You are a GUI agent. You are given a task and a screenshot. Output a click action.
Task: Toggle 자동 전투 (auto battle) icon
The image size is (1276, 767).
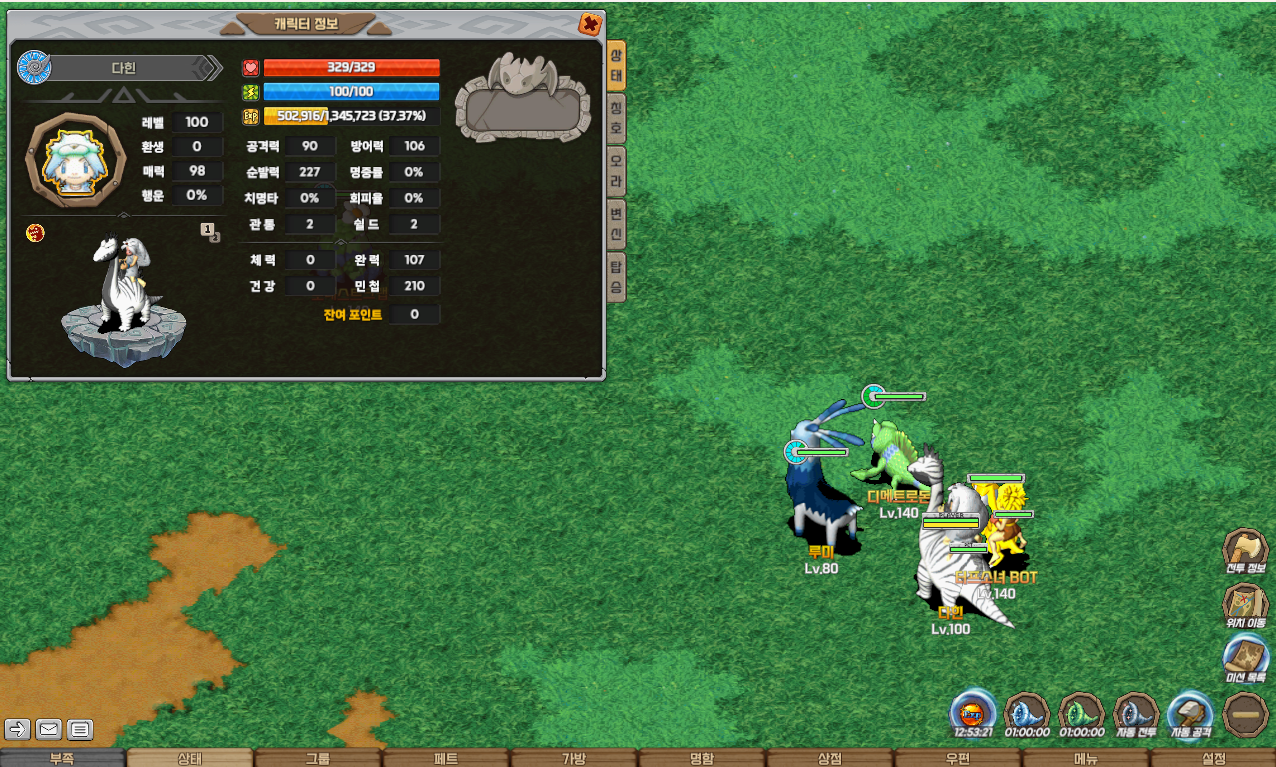[x=1136, y=714]
